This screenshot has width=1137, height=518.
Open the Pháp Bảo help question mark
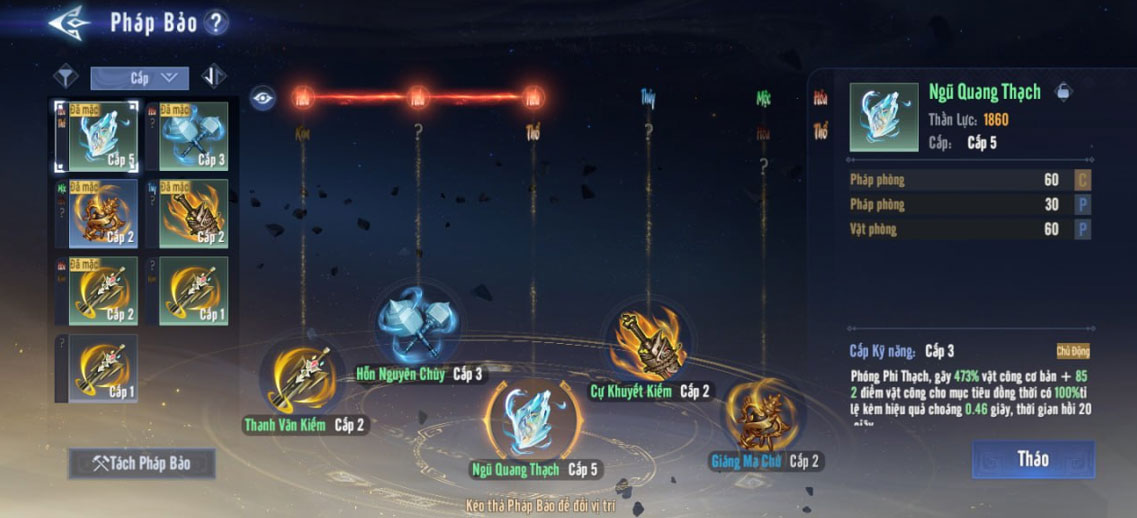[x=215, y=23]
